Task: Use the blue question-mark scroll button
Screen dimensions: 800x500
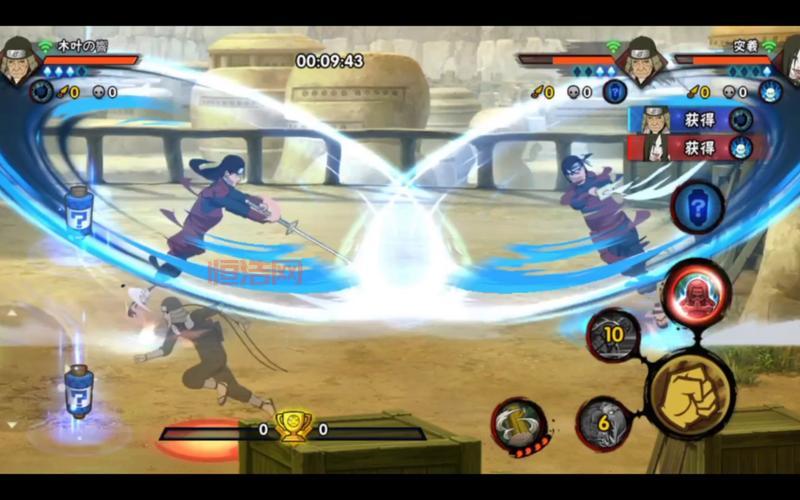Action: 697,207
